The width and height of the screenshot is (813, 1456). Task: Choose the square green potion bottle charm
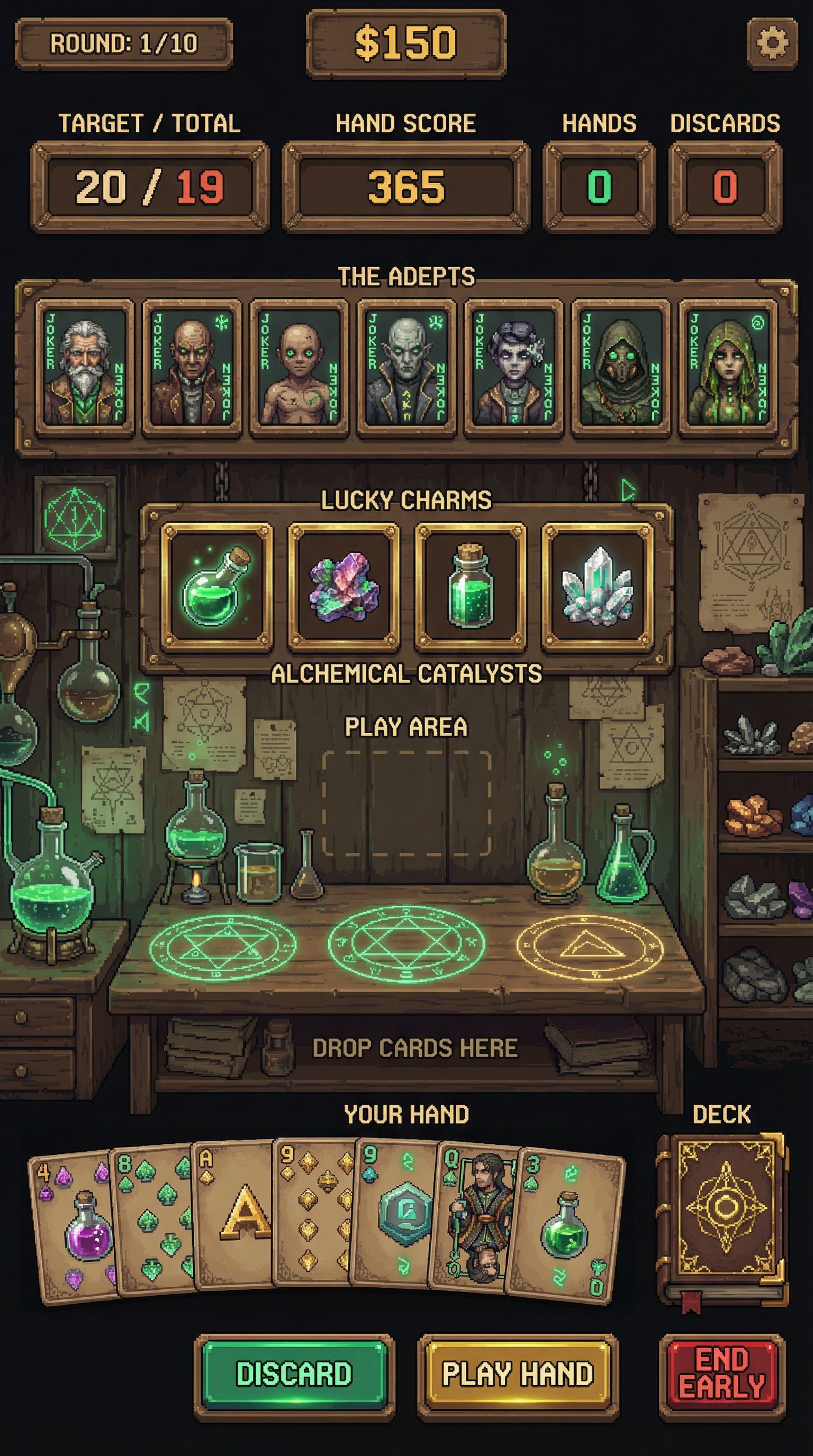click(x=471, y=588)
